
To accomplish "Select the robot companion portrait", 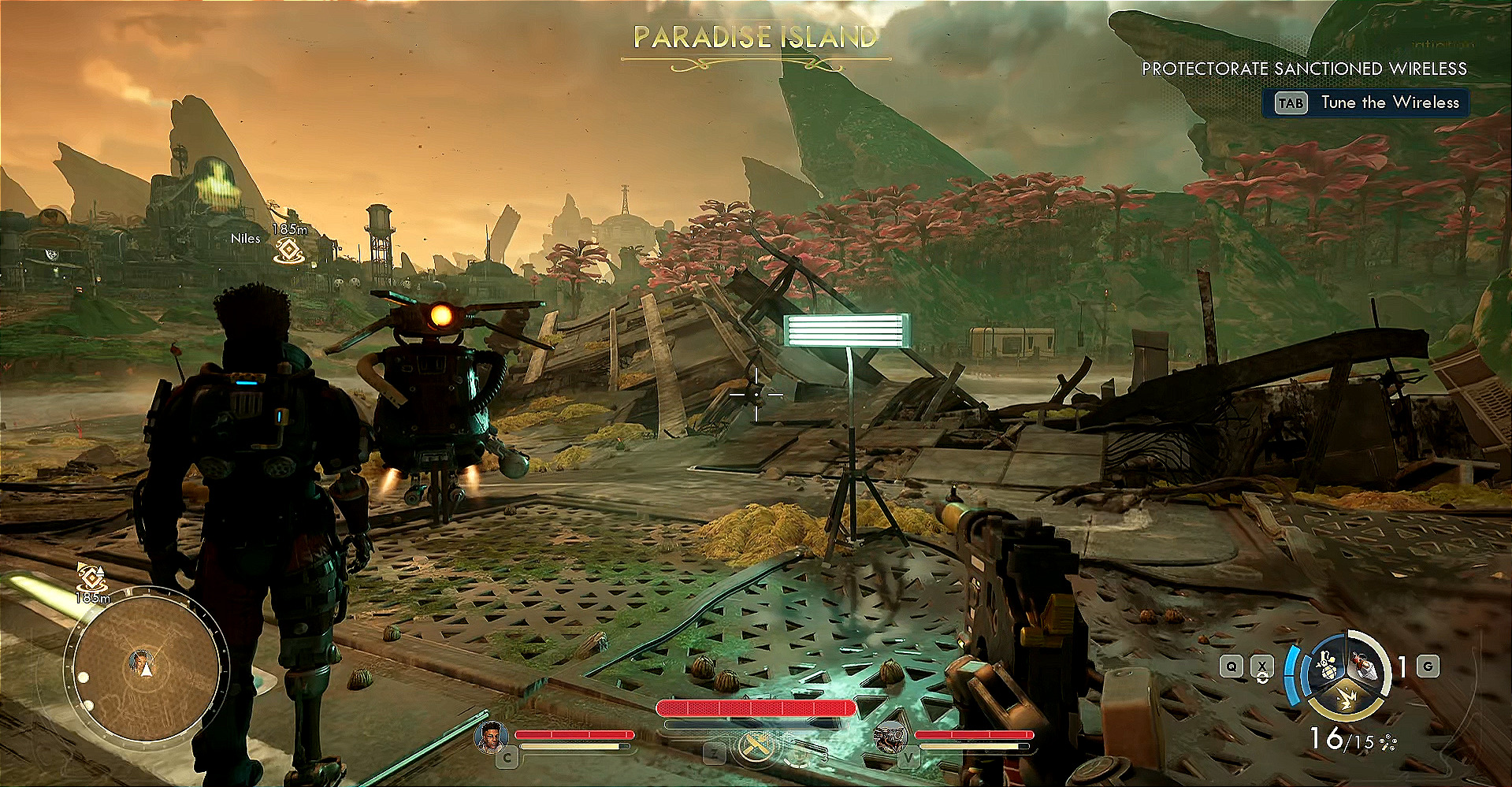I will point(890,737).
